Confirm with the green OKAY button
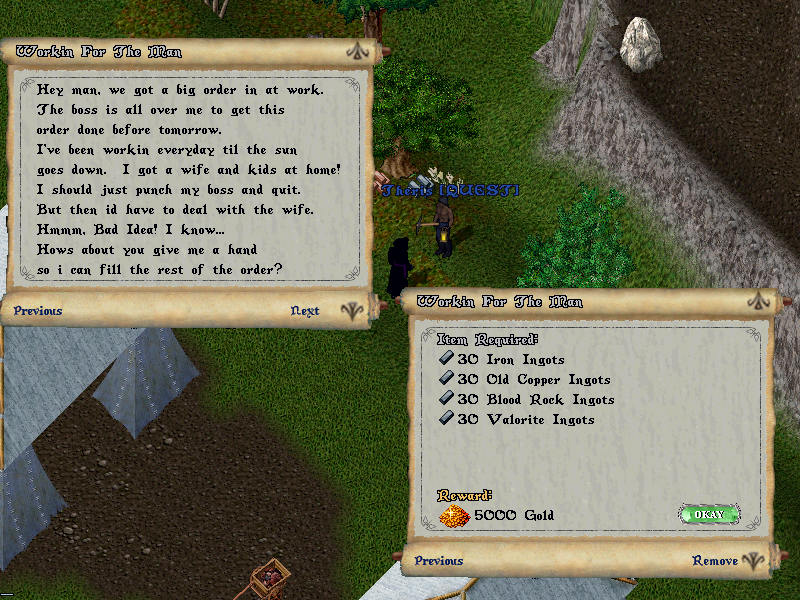Viewport: 800px width, 600px height. (x=708, y=515)
